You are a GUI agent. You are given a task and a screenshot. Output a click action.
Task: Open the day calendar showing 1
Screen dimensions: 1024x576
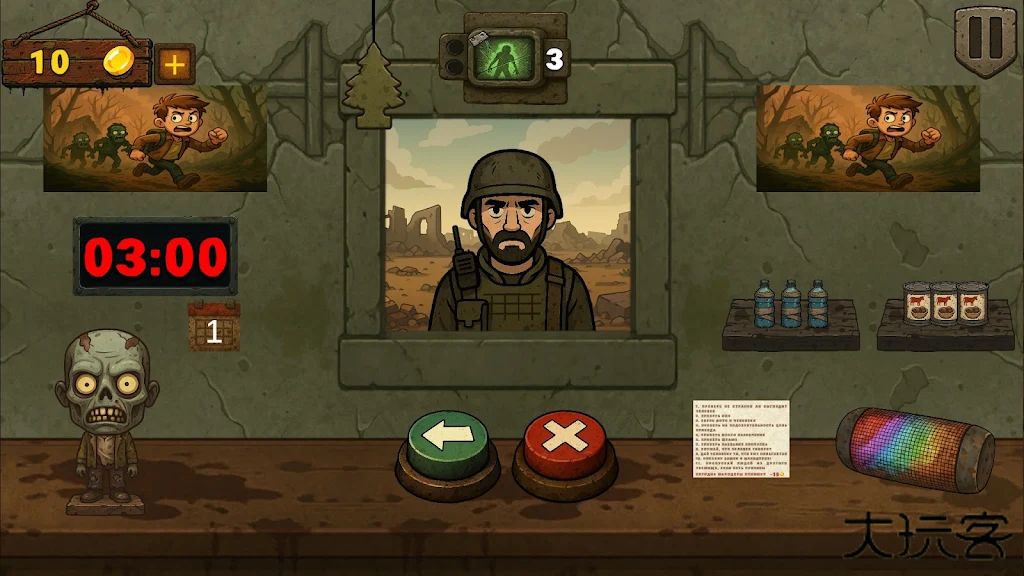(x=214, y=329)
